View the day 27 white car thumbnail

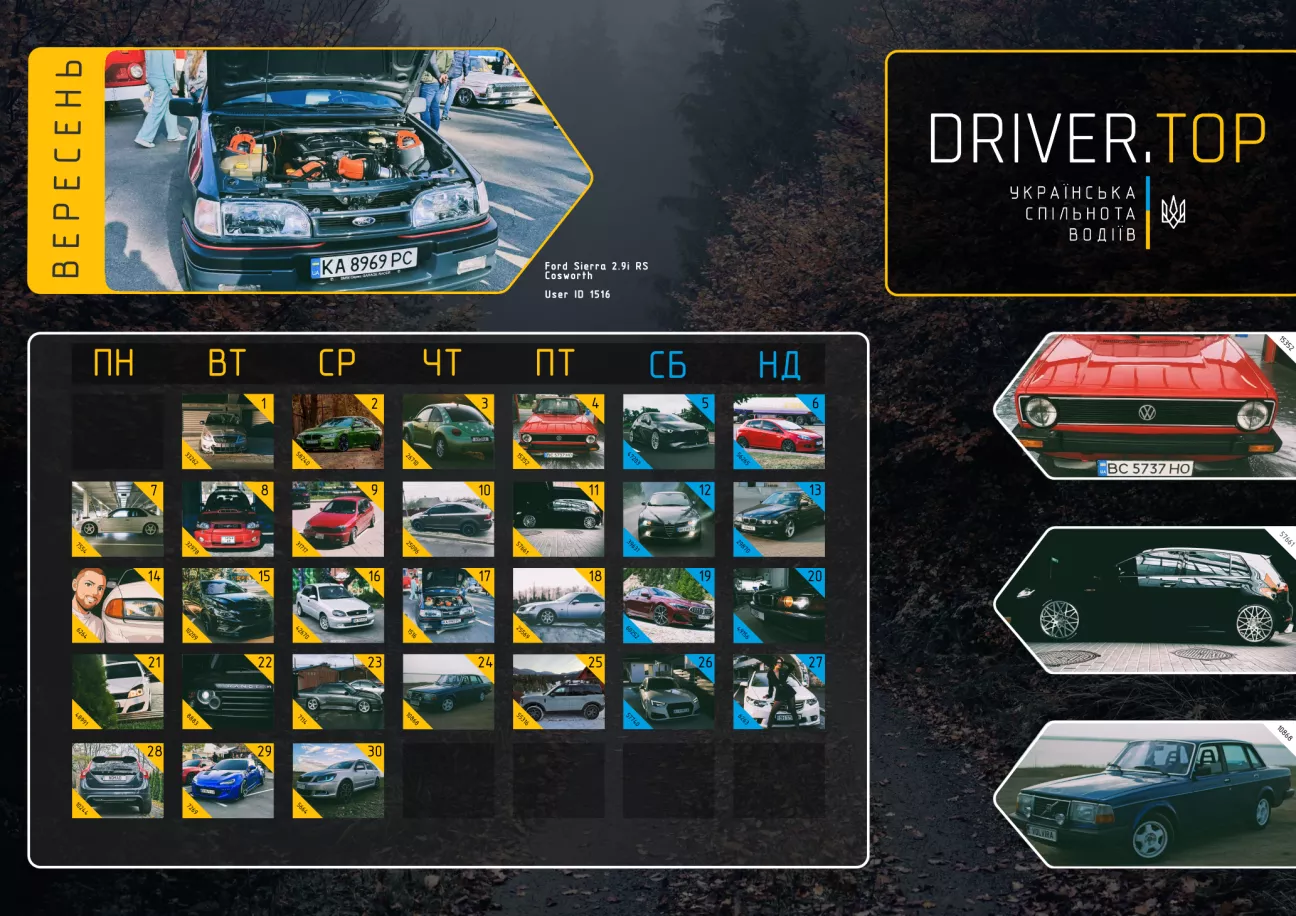tap(778, 691)
